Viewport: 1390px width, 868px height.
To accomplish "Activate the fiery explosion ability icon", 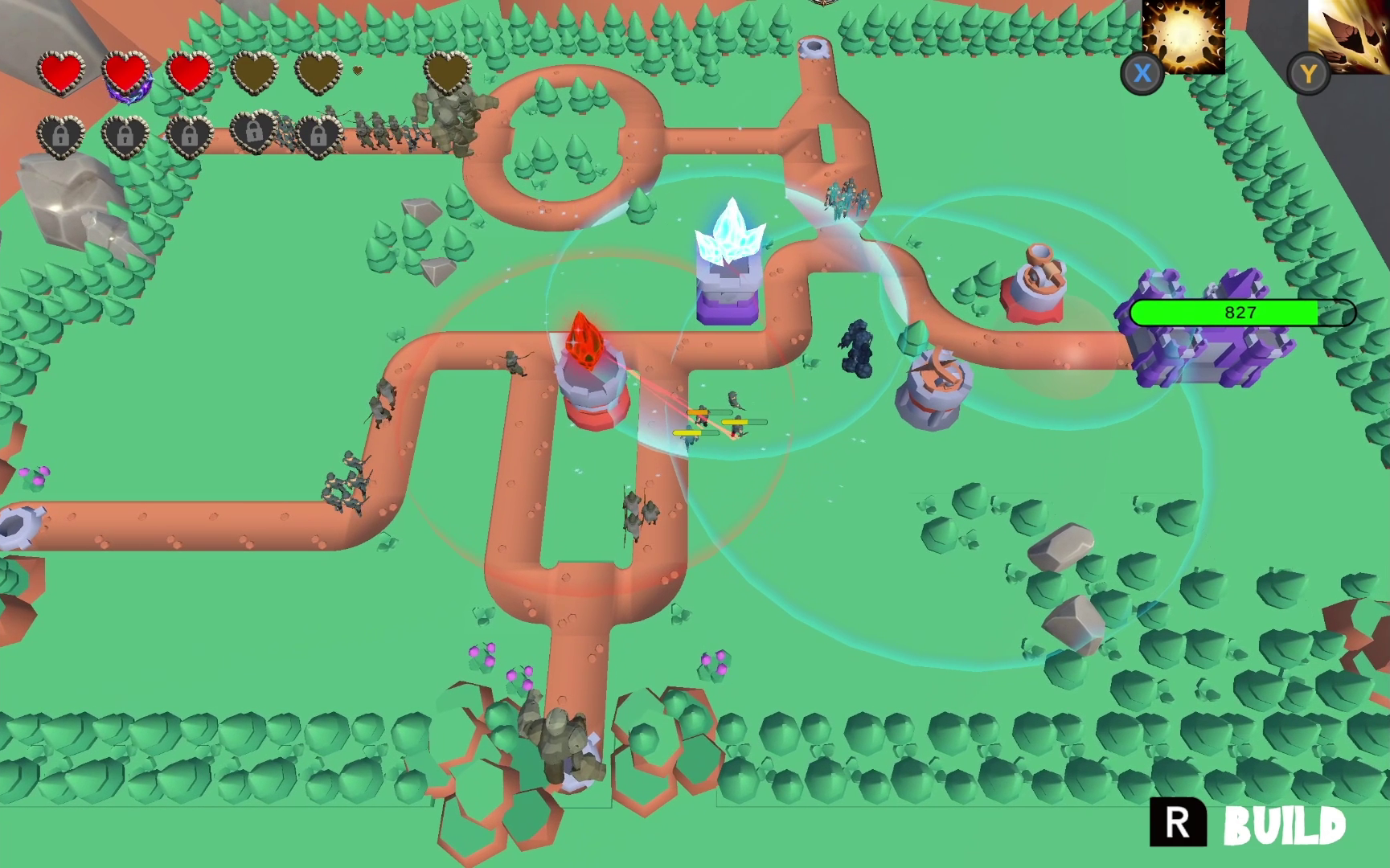I will coord(1183,35).
